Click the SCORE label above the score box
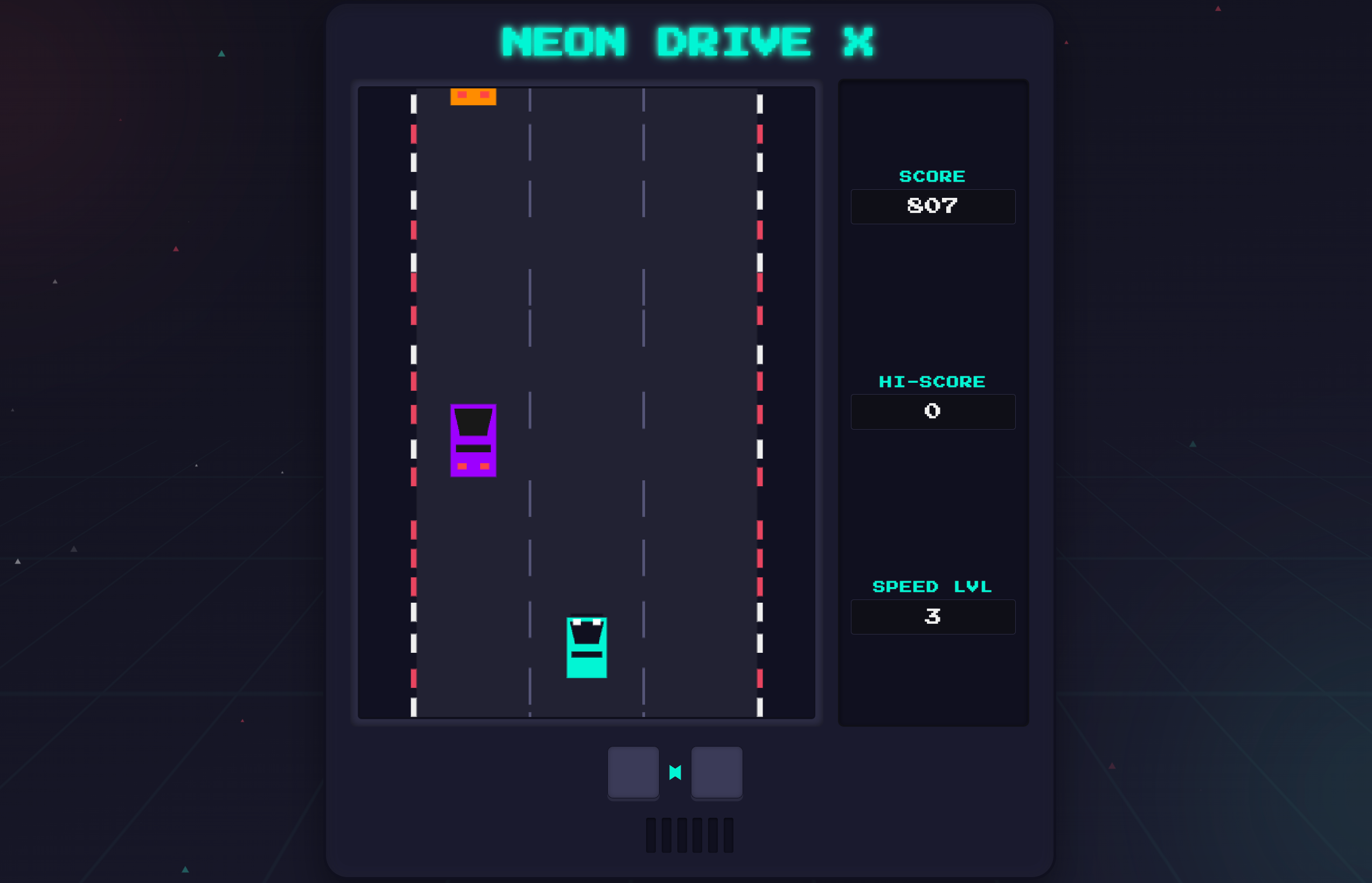Screen dimensions: 1372x883 pyautogui.click(x=932, y=176)
